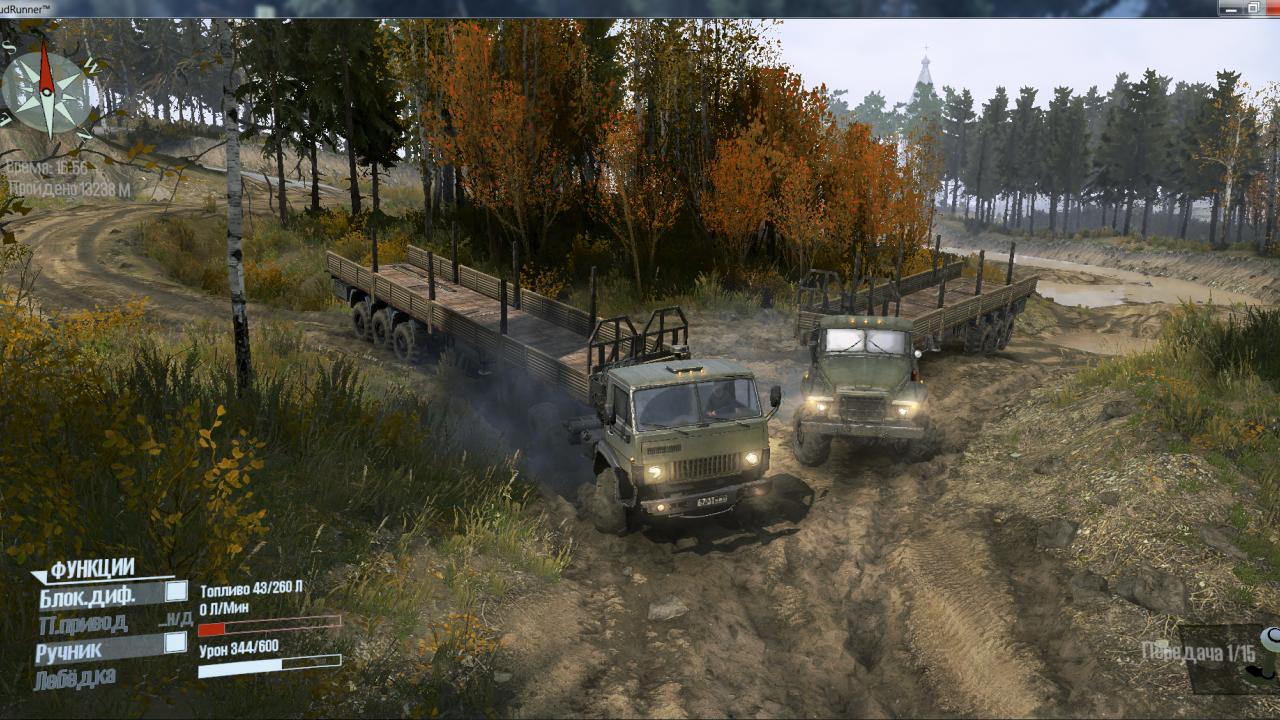The height and width of the screenshot is (720, 1280).
Task: Restore down the game window
Action: tap(1253, 8)
